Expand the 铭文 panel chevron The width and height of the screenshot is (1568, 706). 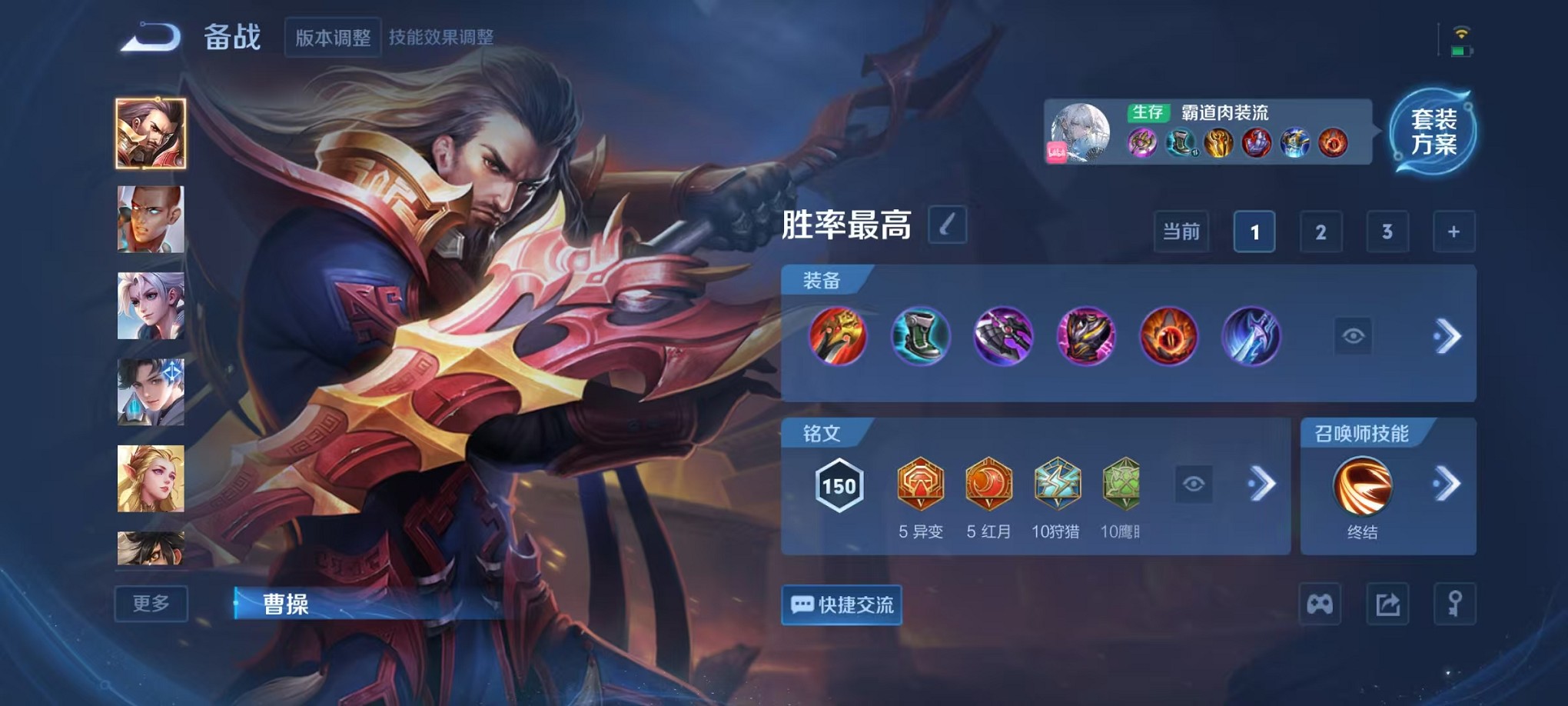[x=1261, y=483]
